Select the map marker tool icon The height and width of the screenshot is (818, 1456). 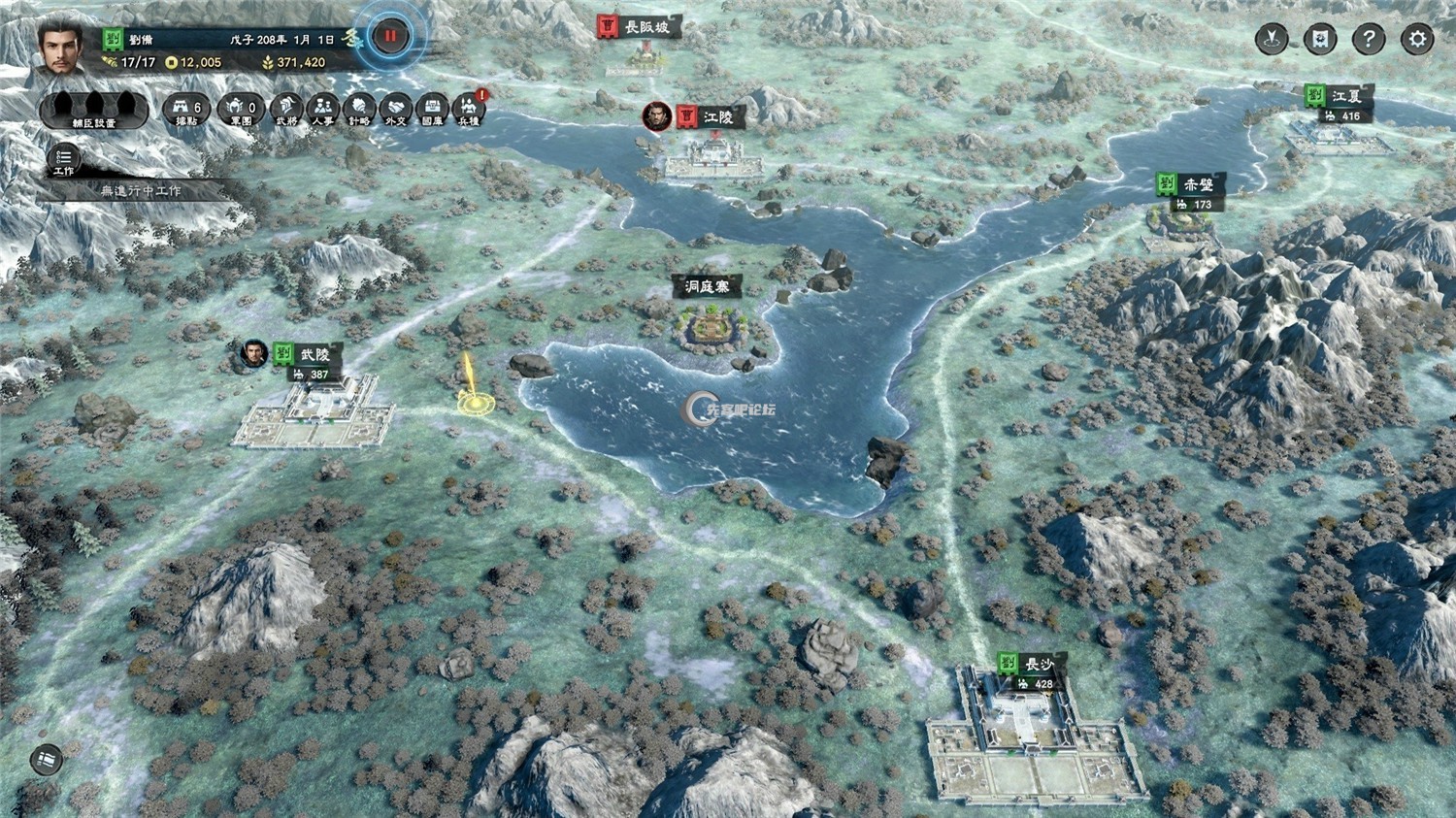[1272, 39]
